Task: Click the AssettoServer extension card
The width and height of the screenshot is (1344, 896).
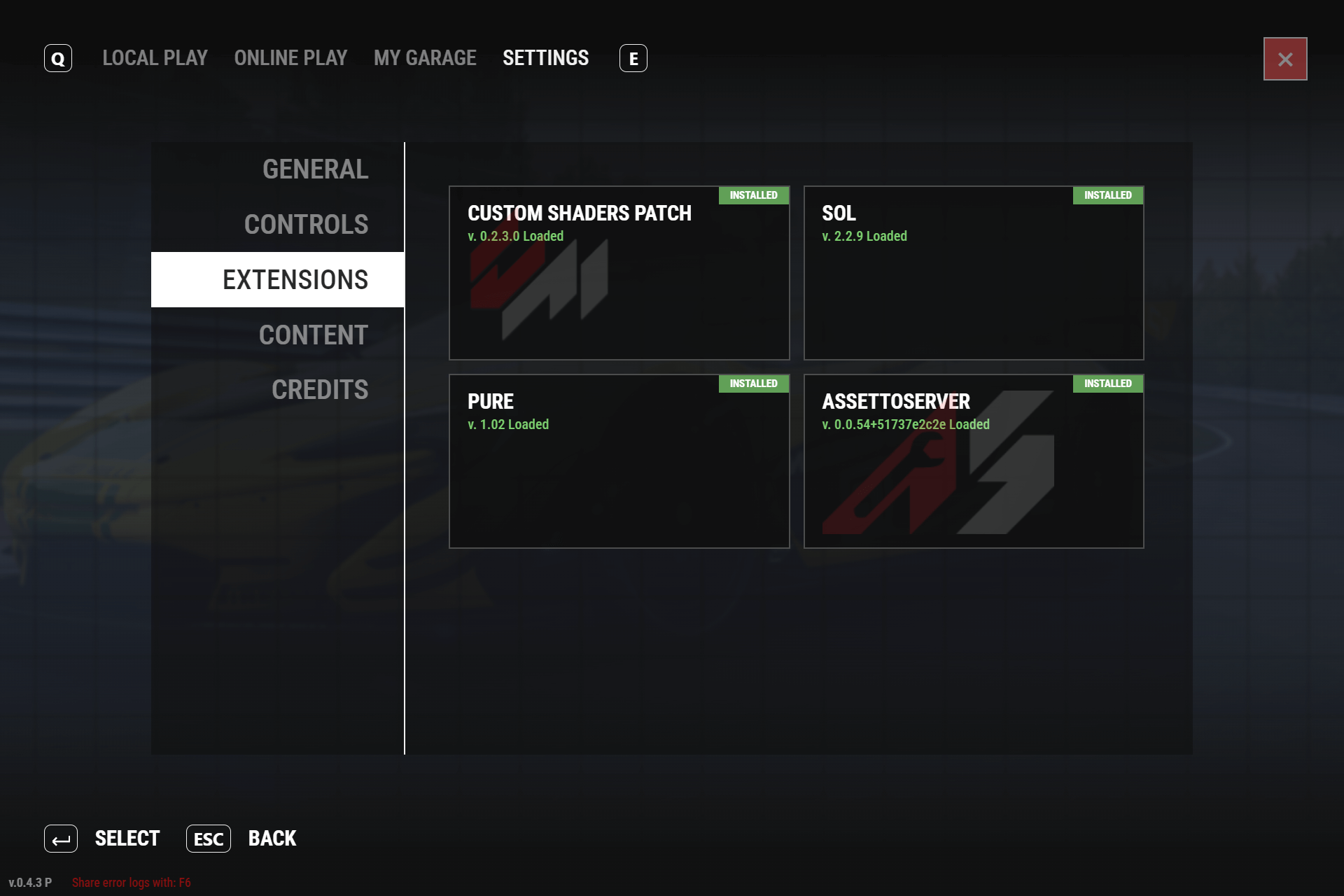Action: (x=973, y=461)
